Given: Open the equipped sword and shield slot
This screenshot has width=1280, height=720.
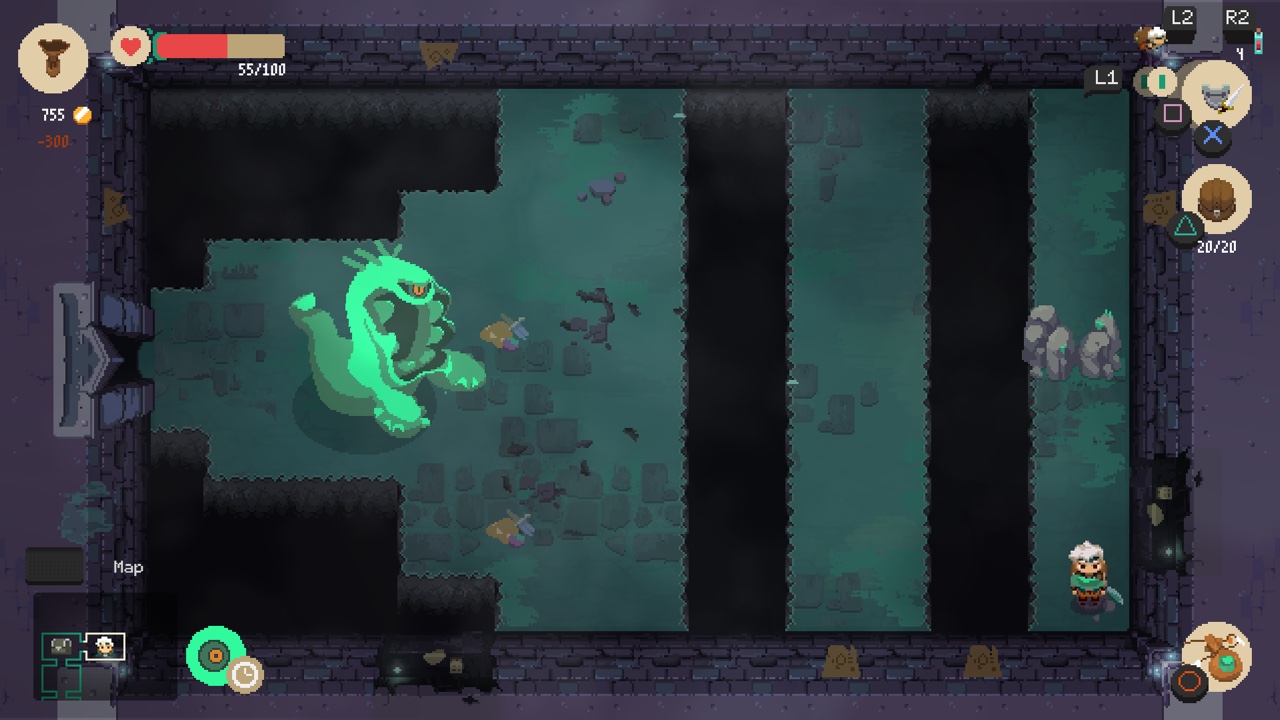Looking at the screenshot, I should [1220, 96].
